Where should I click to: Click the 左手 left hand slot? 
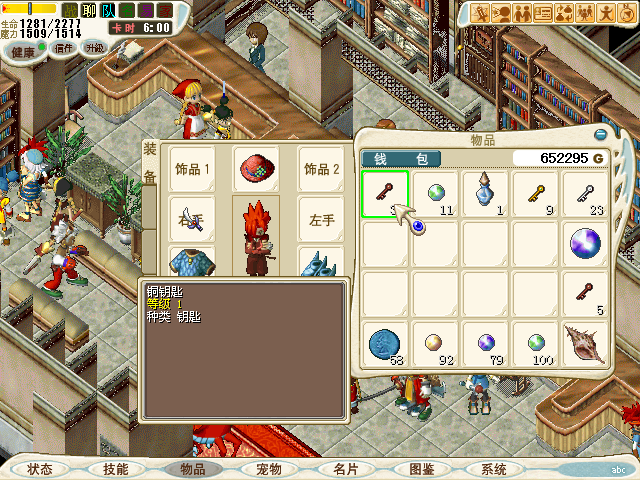(321, 219)
